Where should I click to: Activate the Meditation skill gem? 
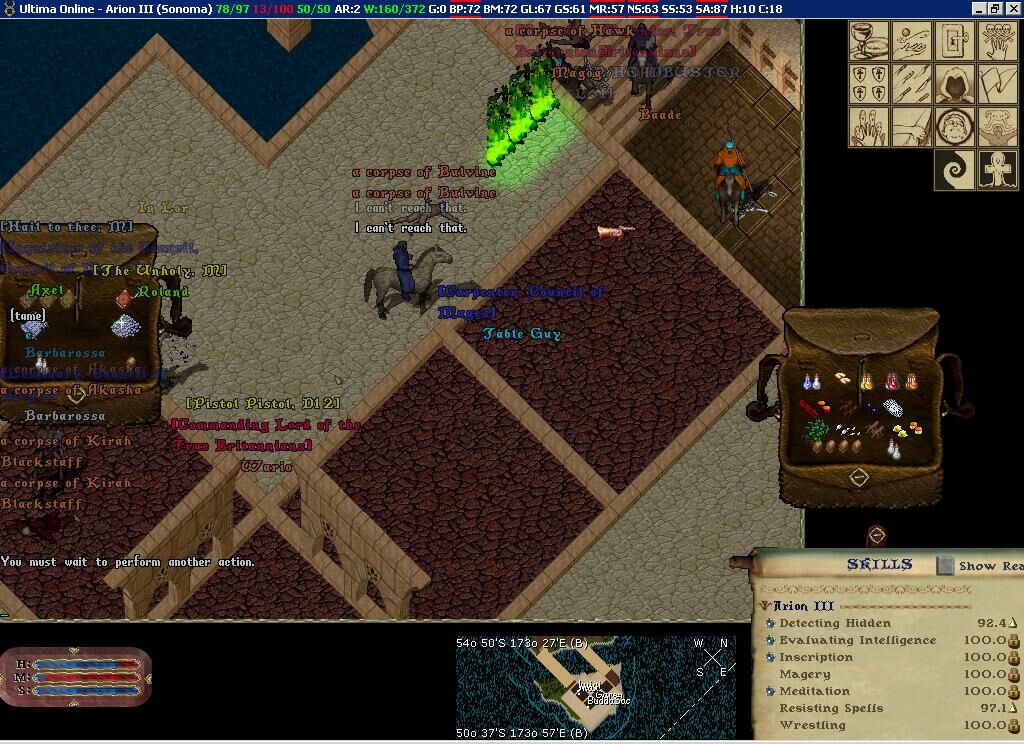pos(770,691)
